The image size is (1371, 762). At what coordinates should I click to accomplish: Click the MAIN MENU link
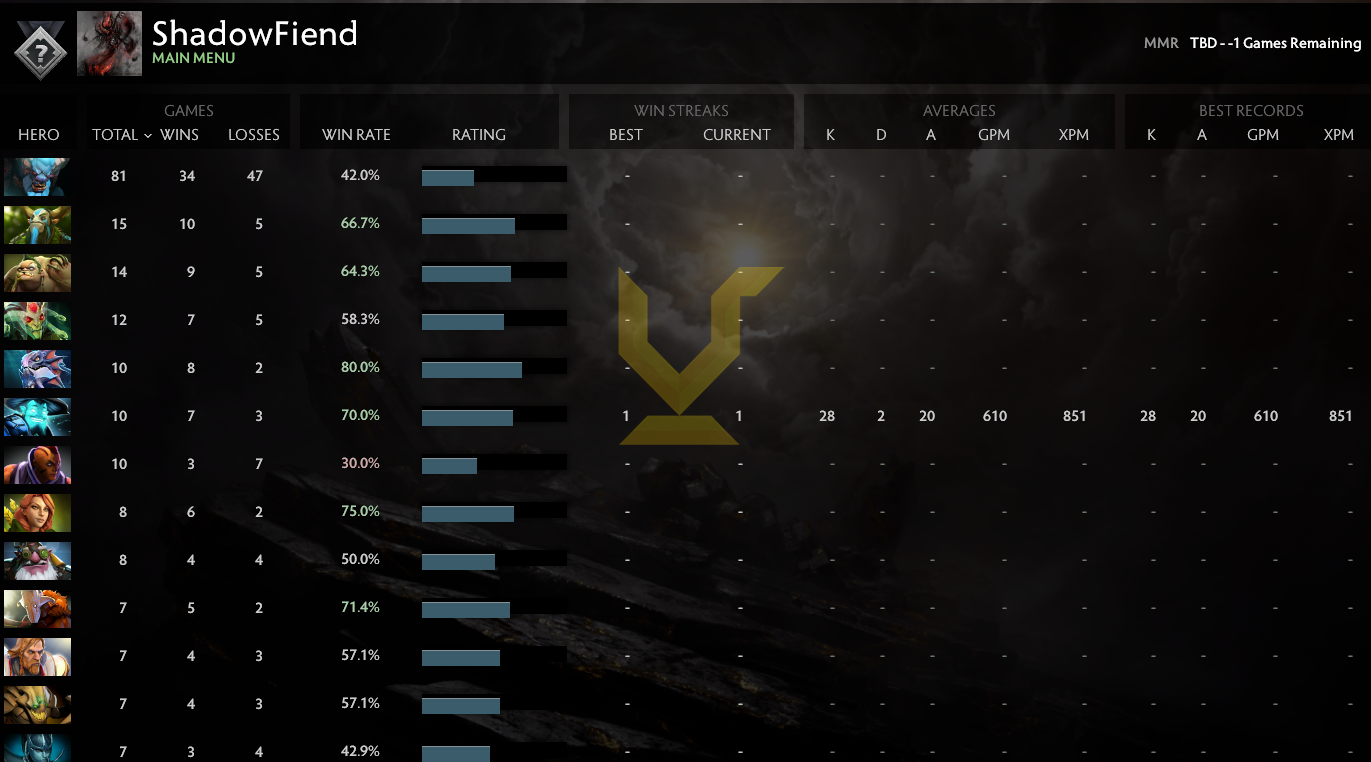pyautogui.click(x=193, y=59)
